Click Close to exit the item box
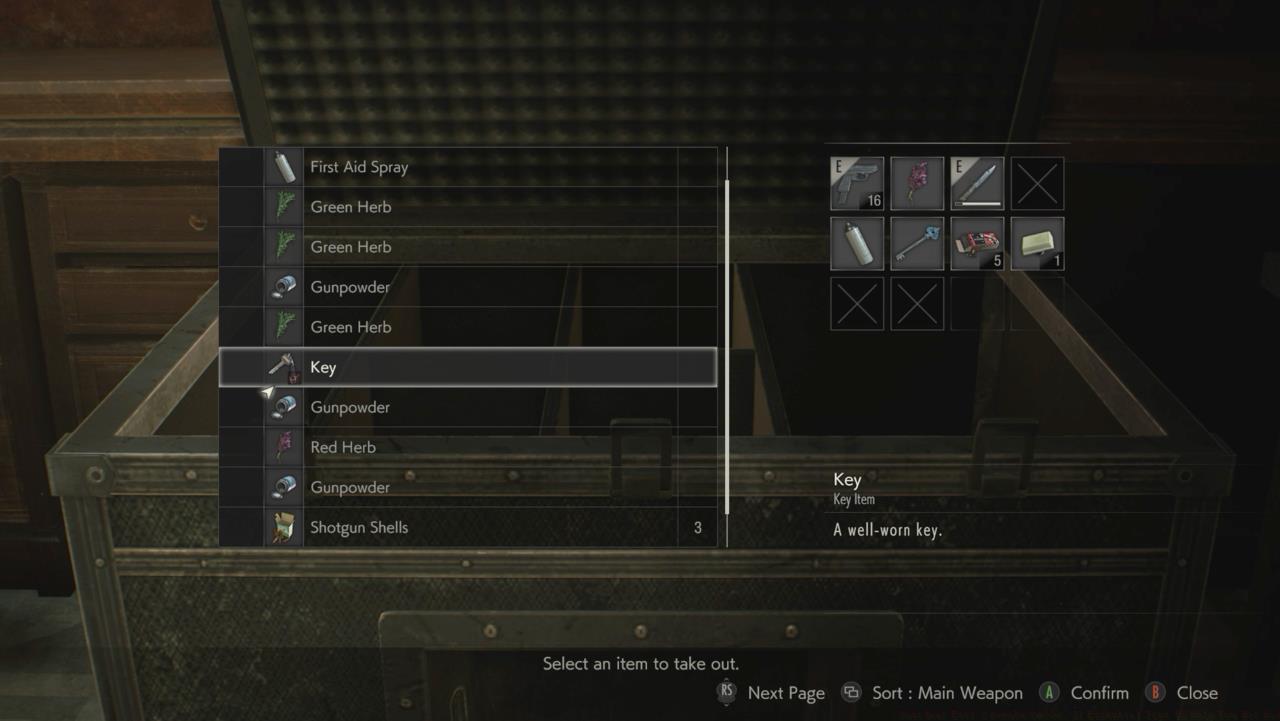 (1197, 692)
